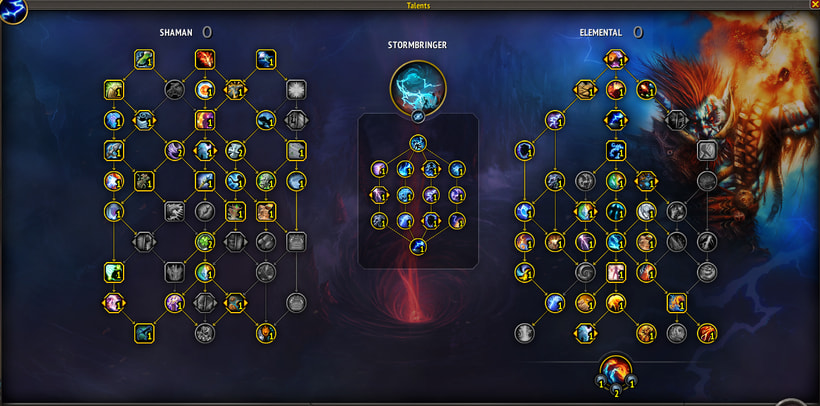Click the unlearned grey starburst talent in Shaman tree
The image size is (820, 406).
click(296, 90)
